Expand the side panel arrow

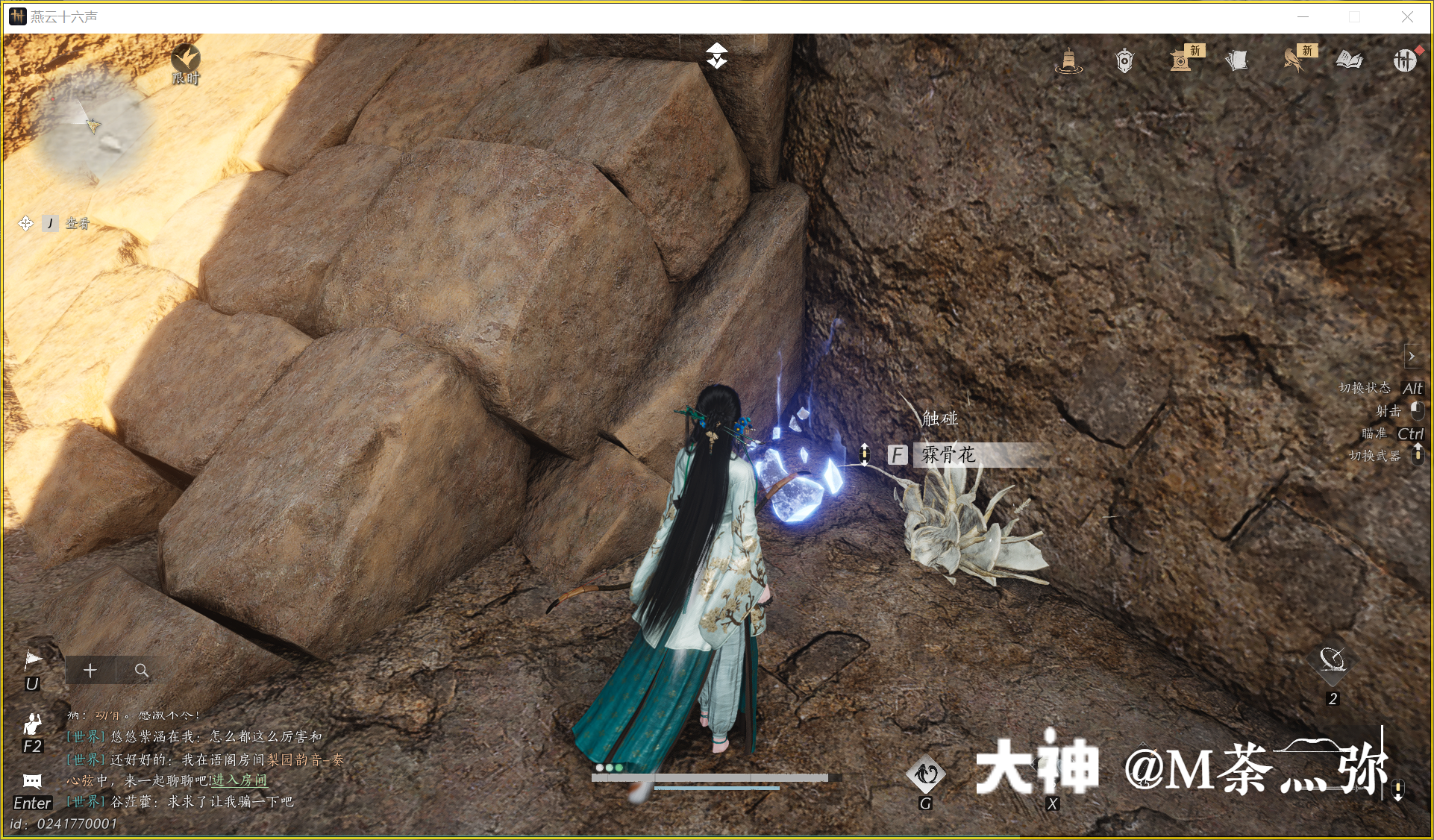pos(1411,357)
